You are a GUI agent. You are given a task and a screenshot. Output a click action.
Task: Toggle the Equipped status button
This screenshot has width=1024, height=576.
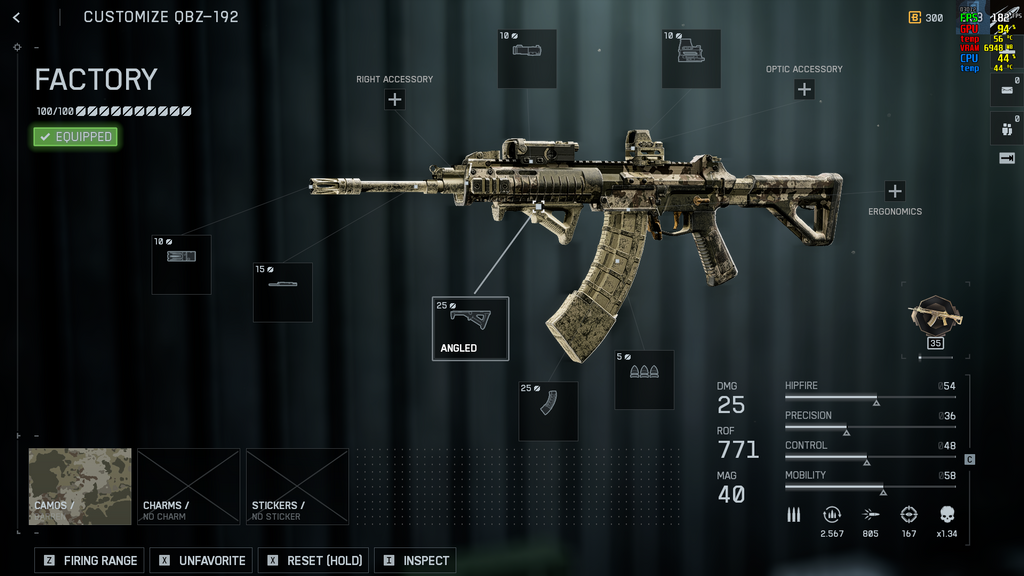tap(75, 137)
